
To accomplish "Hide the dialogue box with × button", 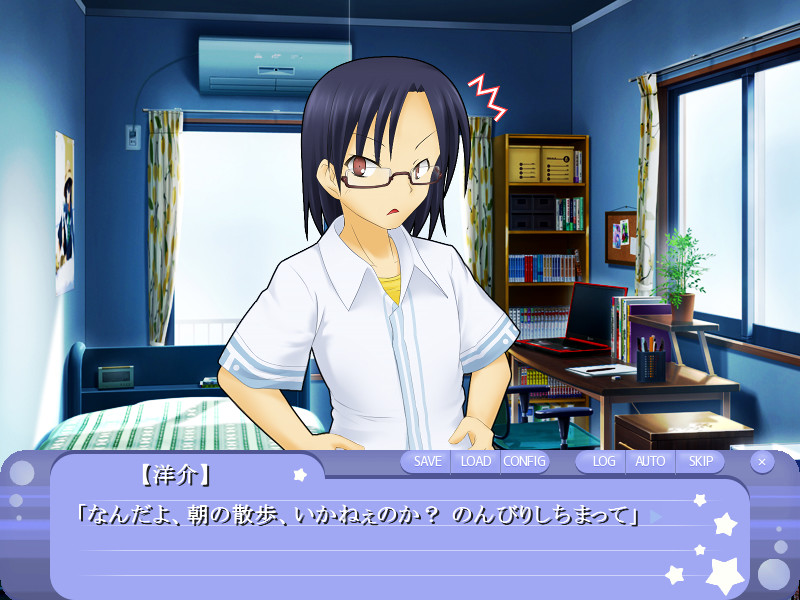I will point(762,462).
